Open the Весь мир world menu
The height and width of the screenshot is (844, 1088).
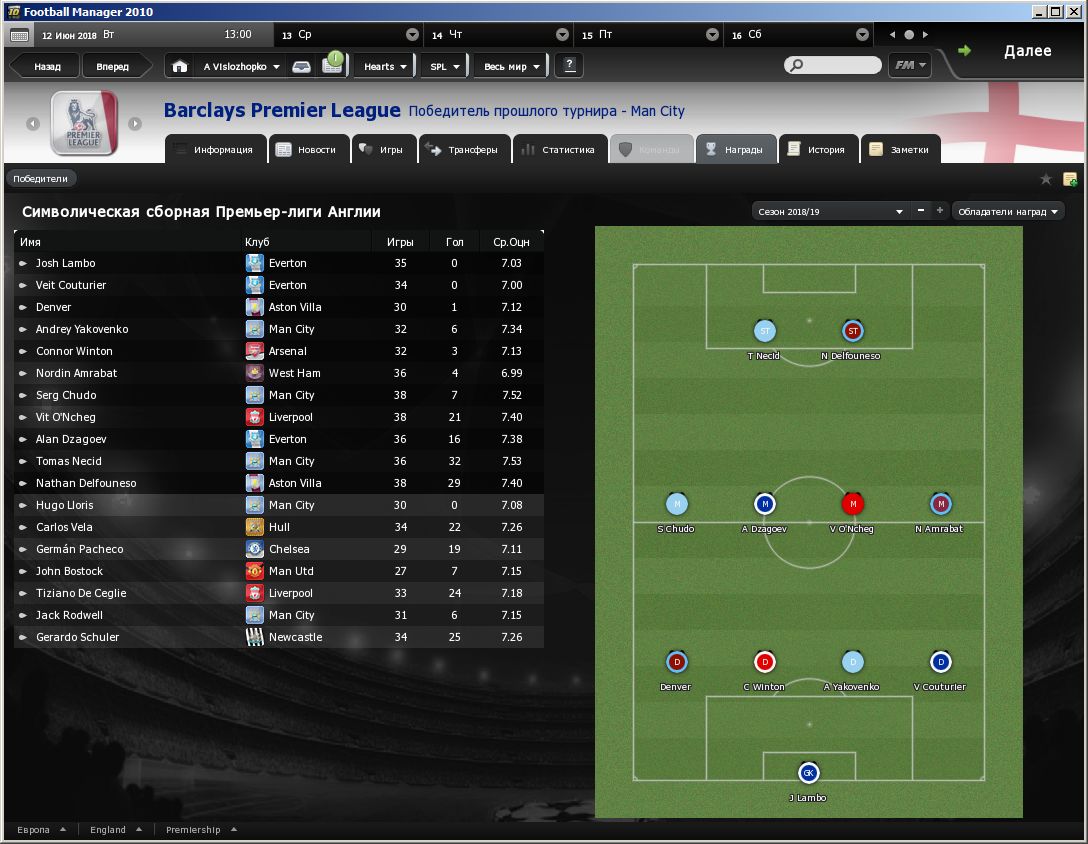(x=511, y=67)
